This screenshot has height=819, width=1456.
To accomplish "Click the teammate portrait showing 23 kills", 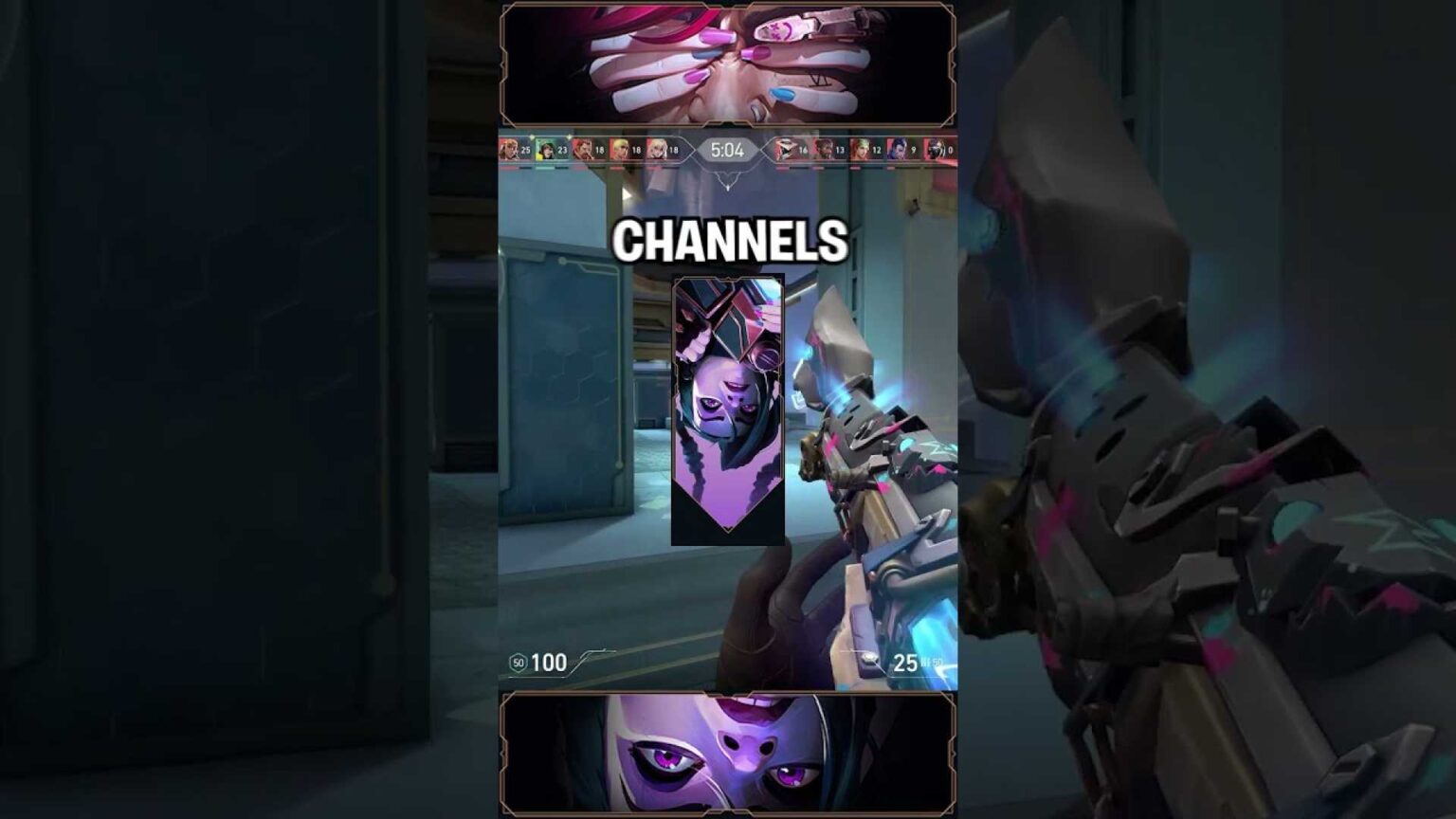I will coord(546,152).
